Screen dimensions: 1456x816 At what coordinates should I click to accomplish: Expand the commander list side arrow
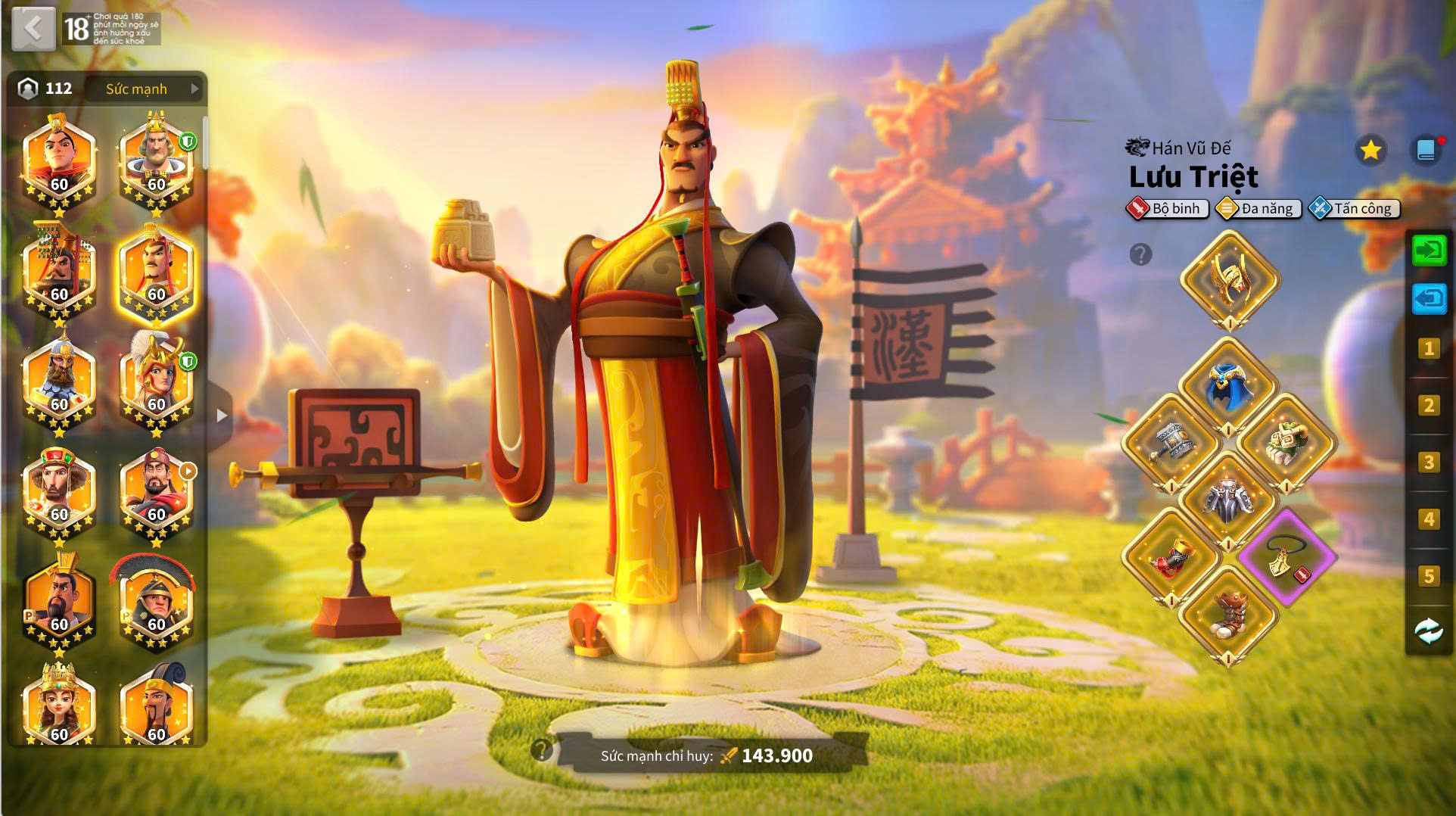[221, 416]
